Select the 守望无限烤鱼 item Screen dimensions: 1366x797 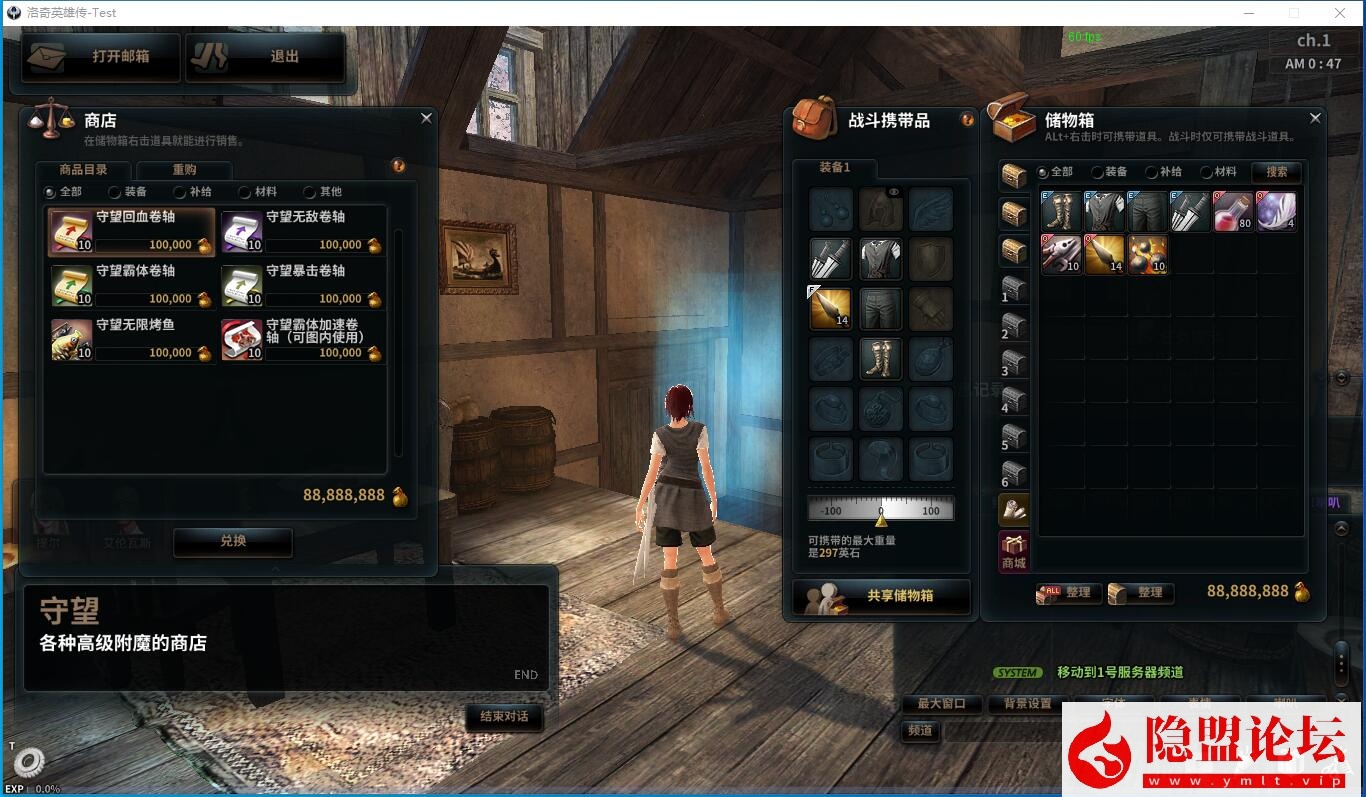pos(132,339)
